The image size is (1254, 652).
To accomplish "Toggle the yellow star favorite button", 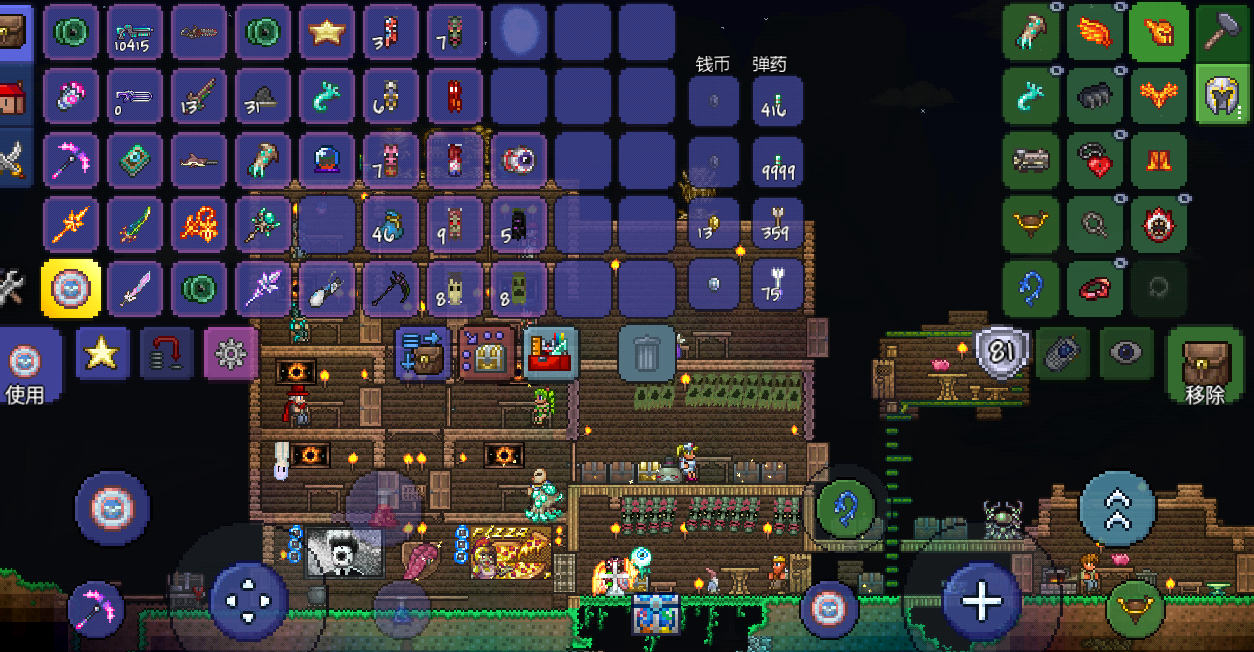I will point(102,353).
